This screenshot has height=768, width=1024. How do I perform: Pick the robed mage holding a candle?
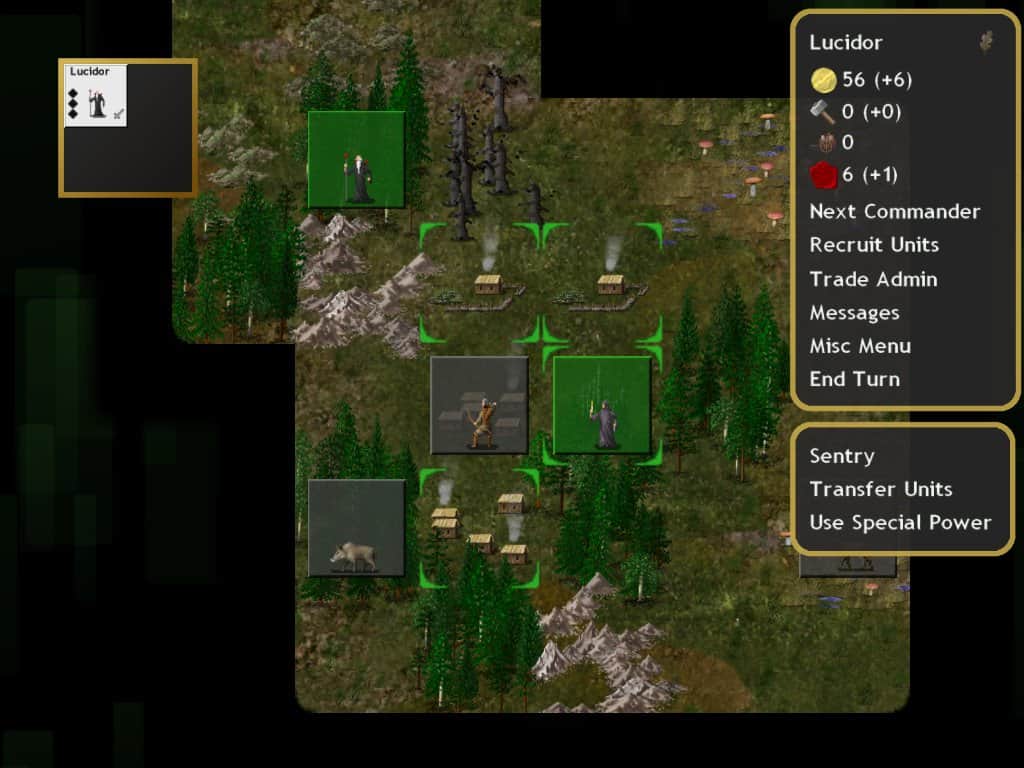602,405
